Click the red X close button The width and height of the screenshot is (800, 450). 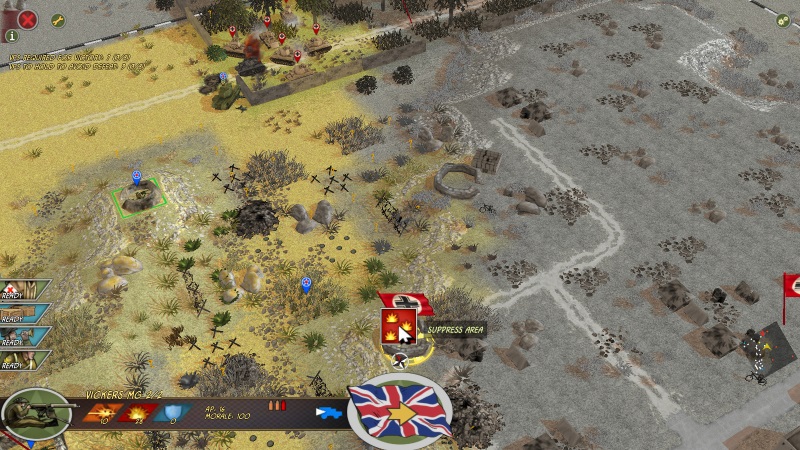(x=28, y=18)
